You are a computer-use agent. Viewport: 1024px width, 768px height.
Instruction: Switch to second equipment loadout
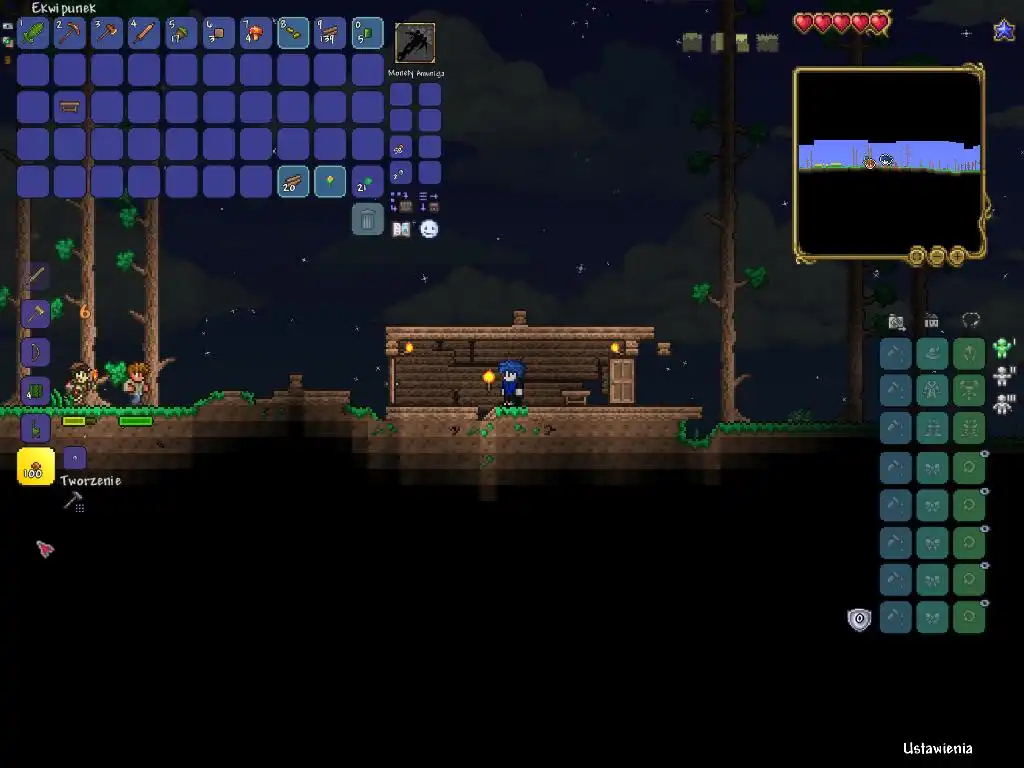coord(1003,377)
